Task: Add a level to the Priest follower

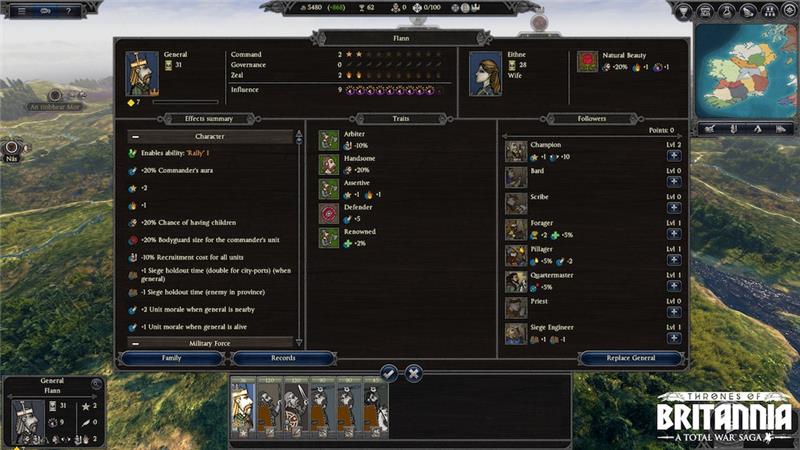Action: pos(673,312)
